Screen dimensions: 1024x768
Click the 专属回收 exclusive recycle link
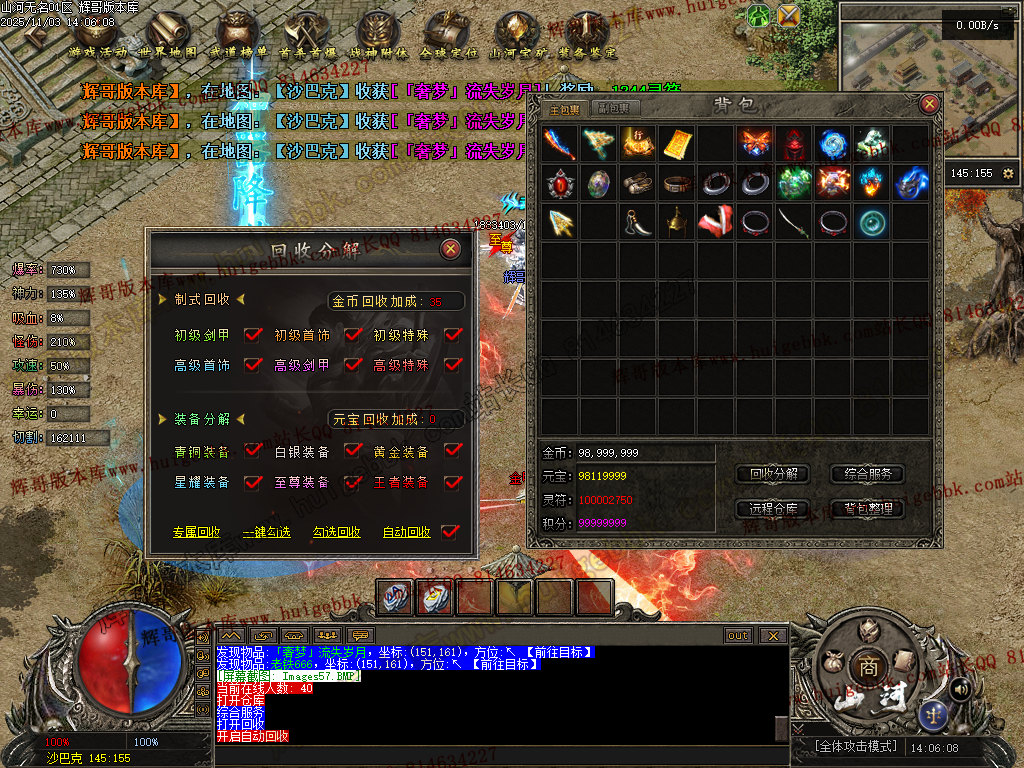196,533
